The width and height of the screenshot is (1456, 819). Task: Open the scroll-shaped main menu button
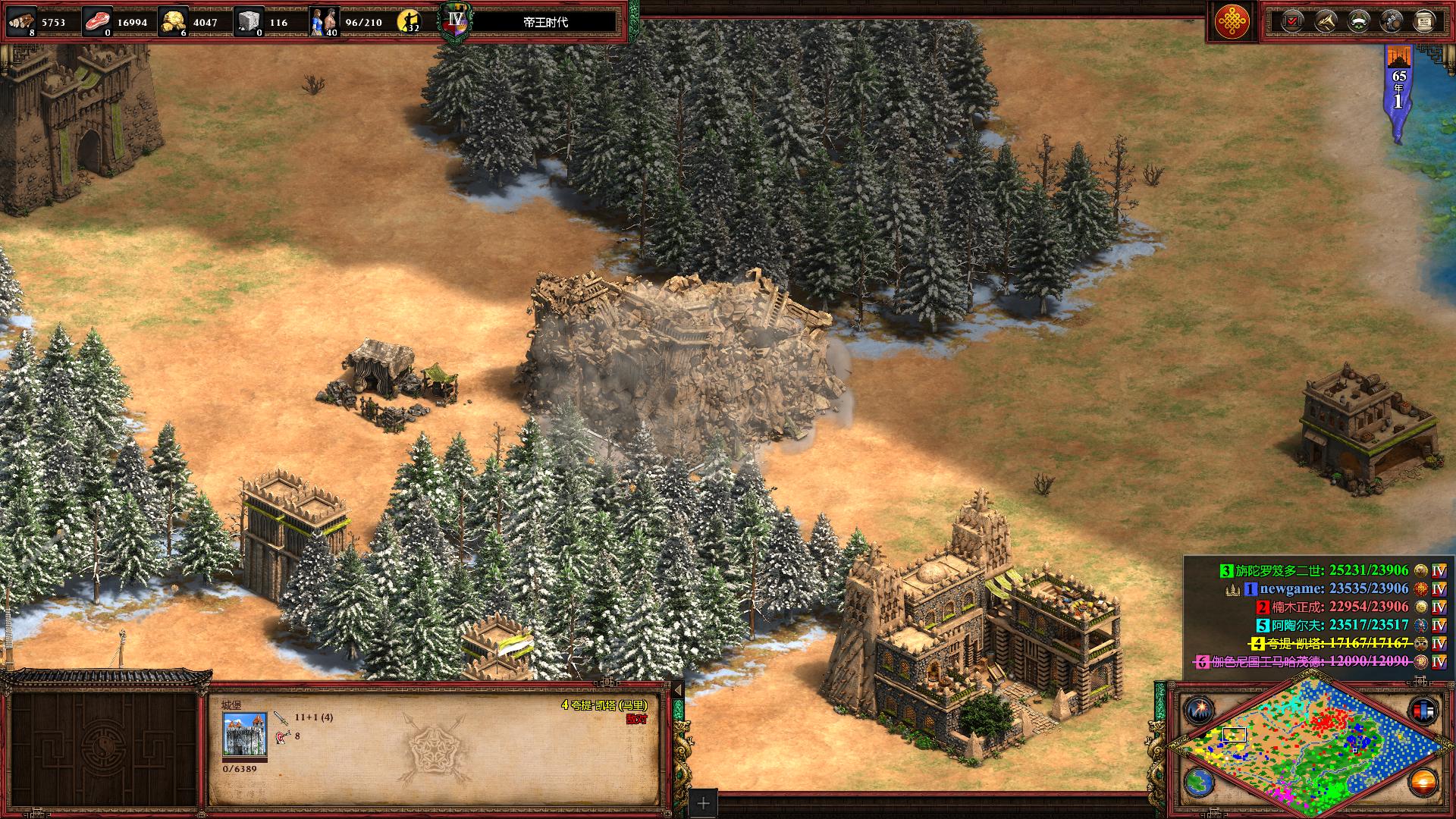click(x=1424, y=21)
